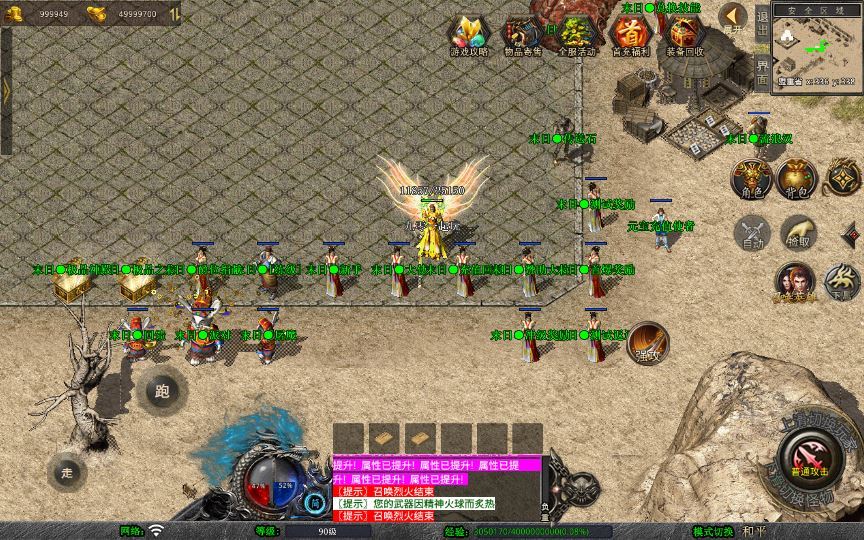
Task: Open the 背包 backpack bag
Action: (x=797, y=178)
